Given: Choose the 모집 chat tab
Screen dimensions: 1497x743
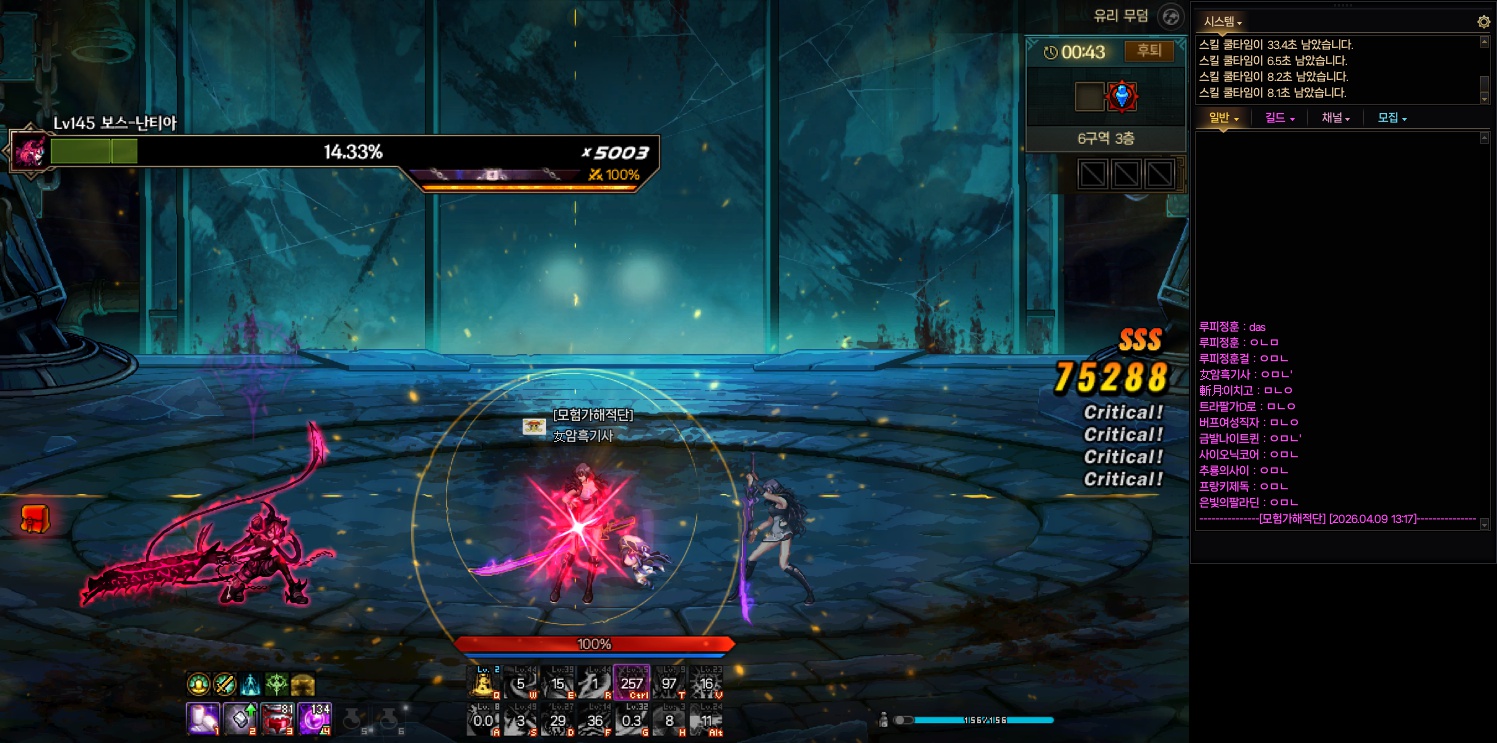Looking at the screenshot, I should pyautogui.click(x=1391, y=118).
